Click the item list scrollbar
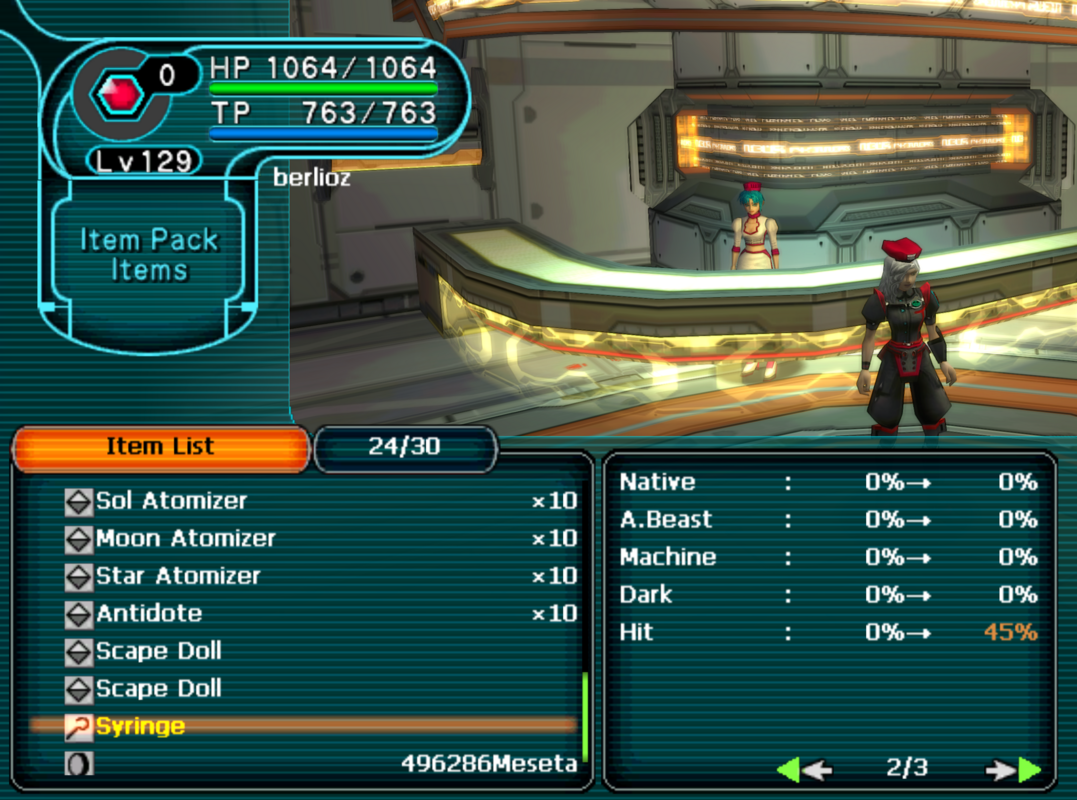 coord(585,717)
